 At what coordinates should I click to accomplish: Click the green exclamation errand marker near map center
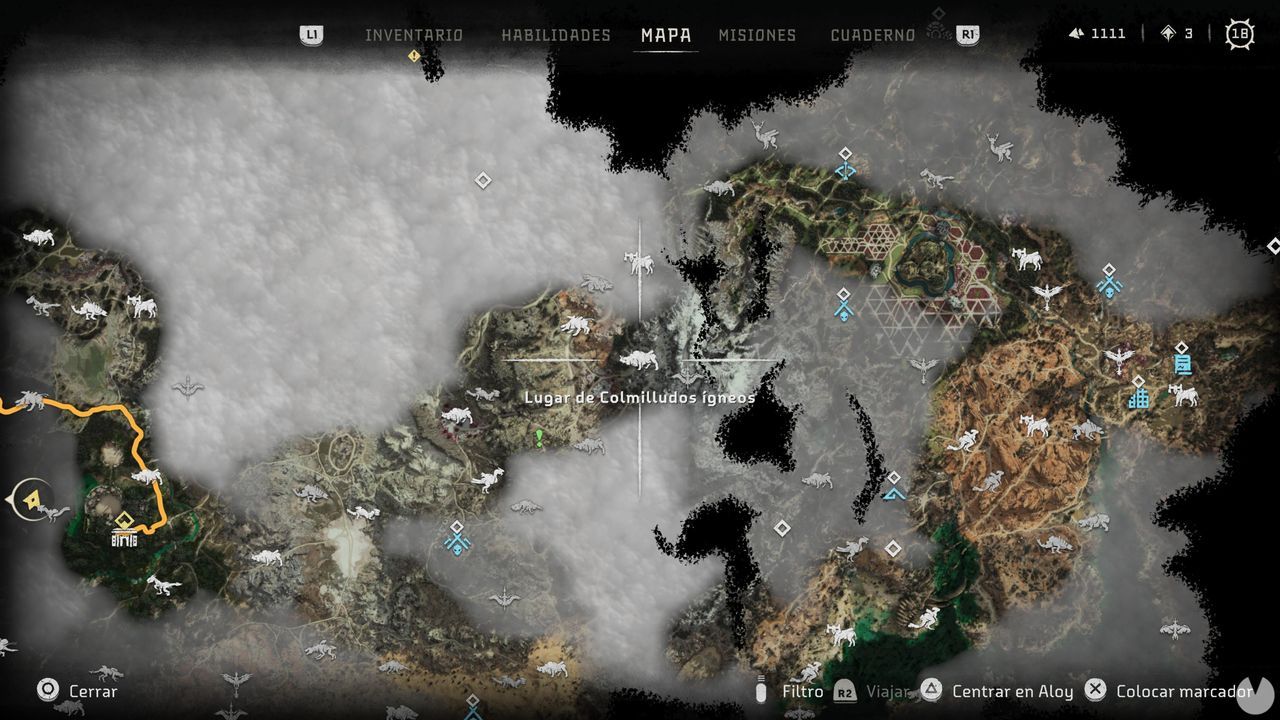click(x=536, y=436)
